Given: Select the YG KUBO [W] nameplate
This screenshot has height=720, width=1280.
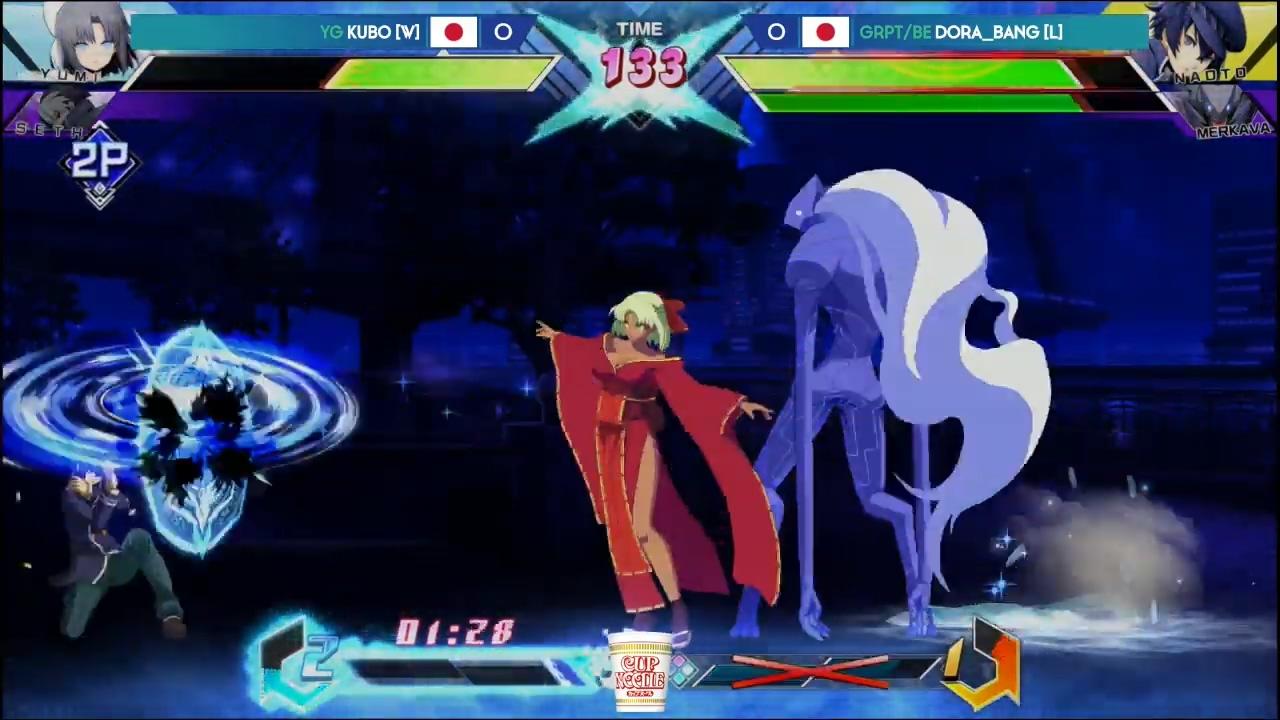Looking at the screenshot, I should coord(370,32).
